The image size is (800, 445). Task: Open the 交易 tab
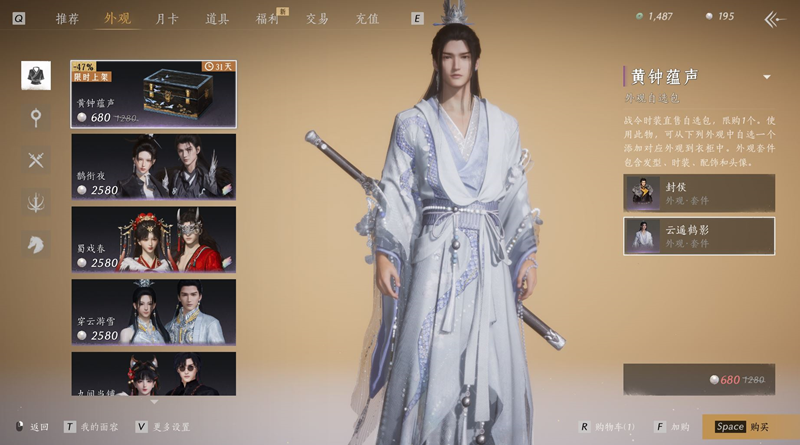317,18
